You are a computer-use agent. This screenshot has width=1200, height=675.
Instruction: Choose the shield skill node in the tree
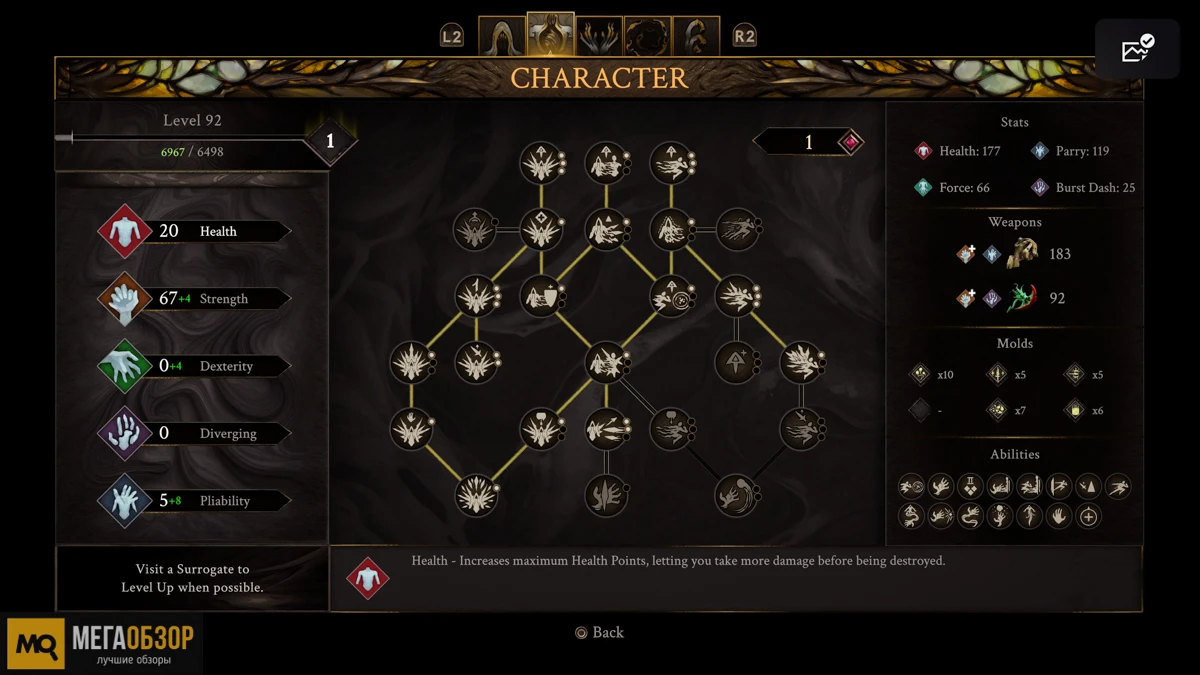541,296
